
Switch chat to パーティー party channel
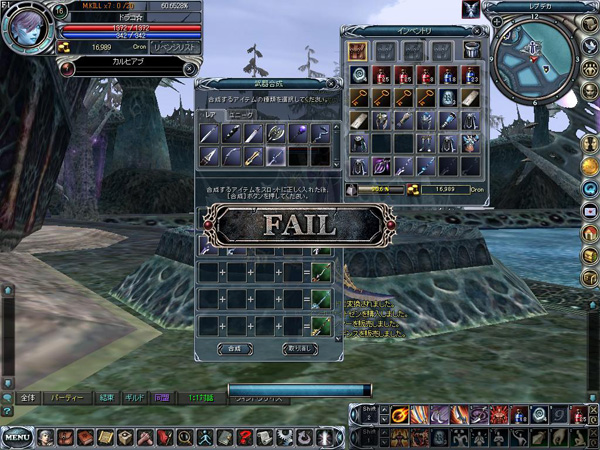66,397
